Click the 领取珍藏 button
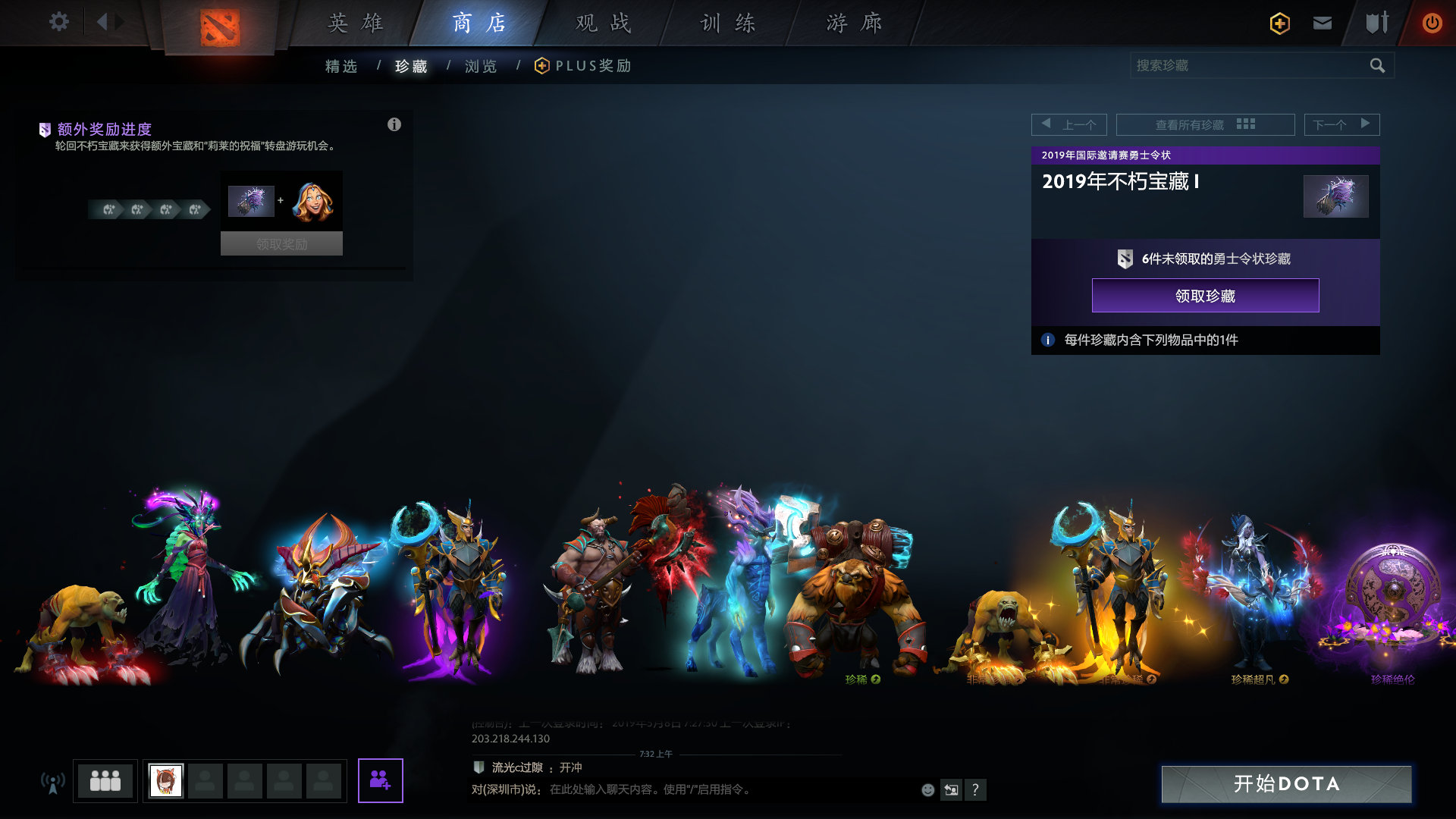 1206,296
